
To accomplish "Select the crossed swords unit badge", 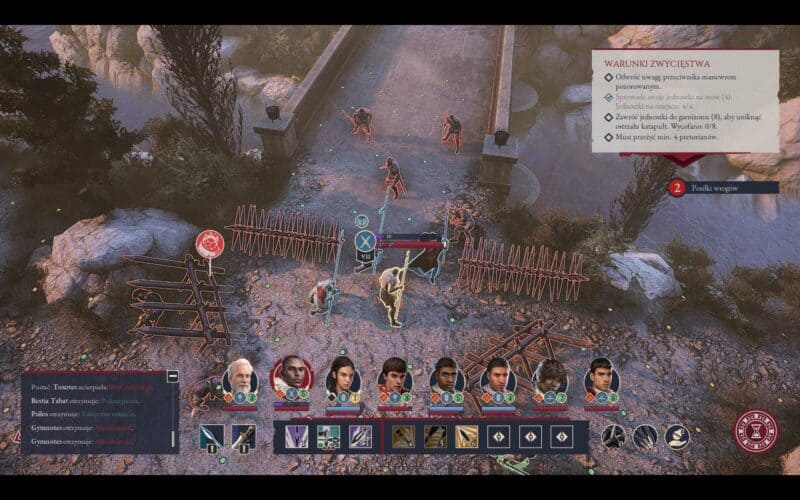I will (366, 240).
